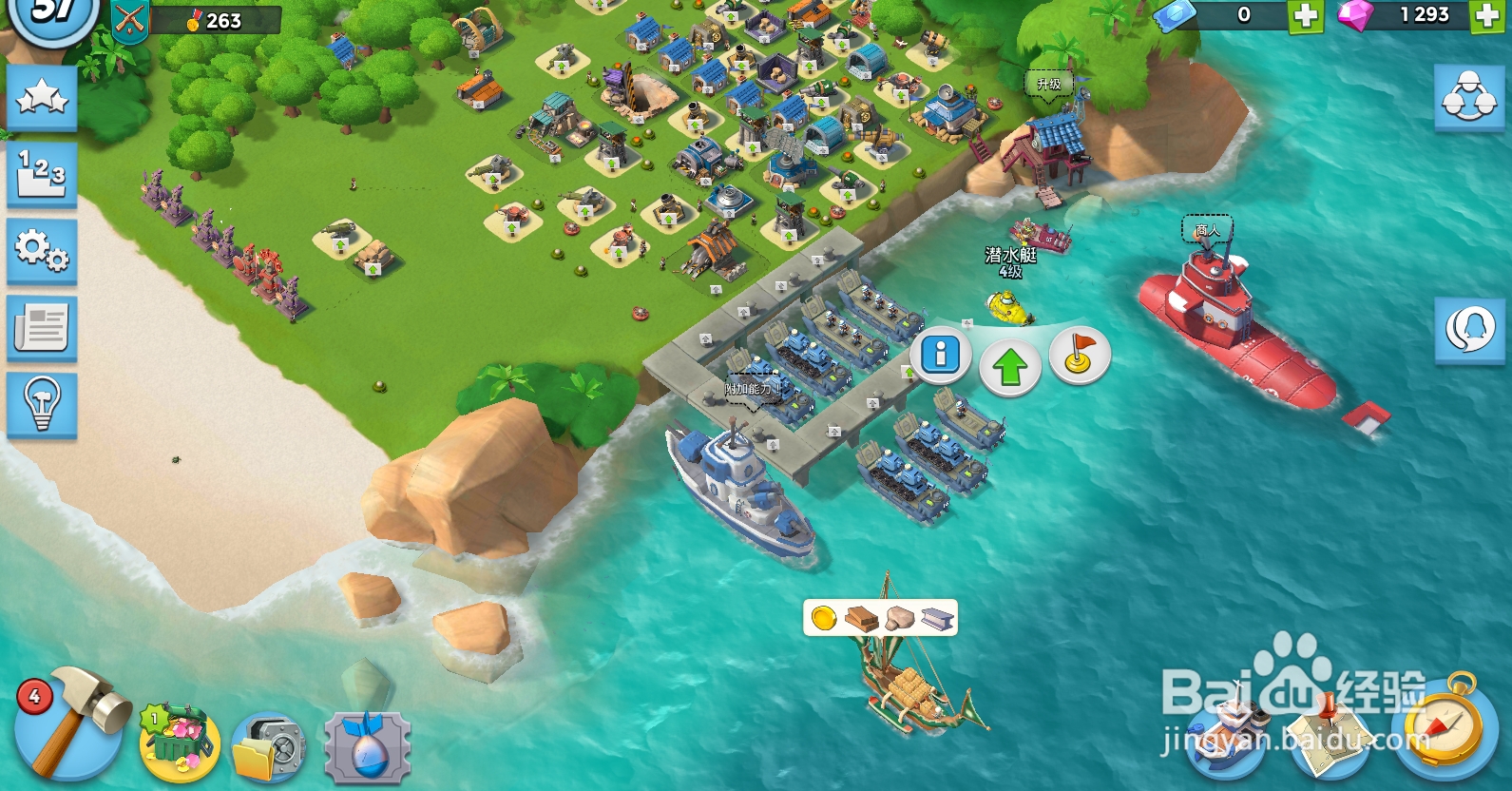Screen dimensions: 1512x791
Task: Open the friends panel at top right
Action: pos(1468,95)
